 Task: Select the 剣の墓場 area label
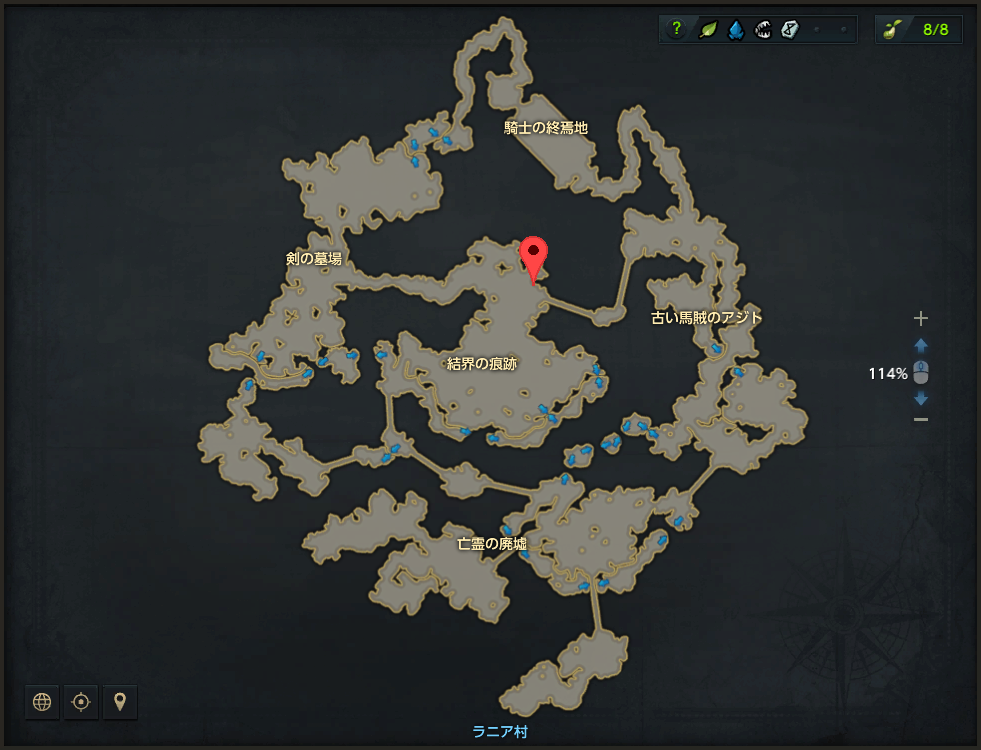tap(314, 259)
